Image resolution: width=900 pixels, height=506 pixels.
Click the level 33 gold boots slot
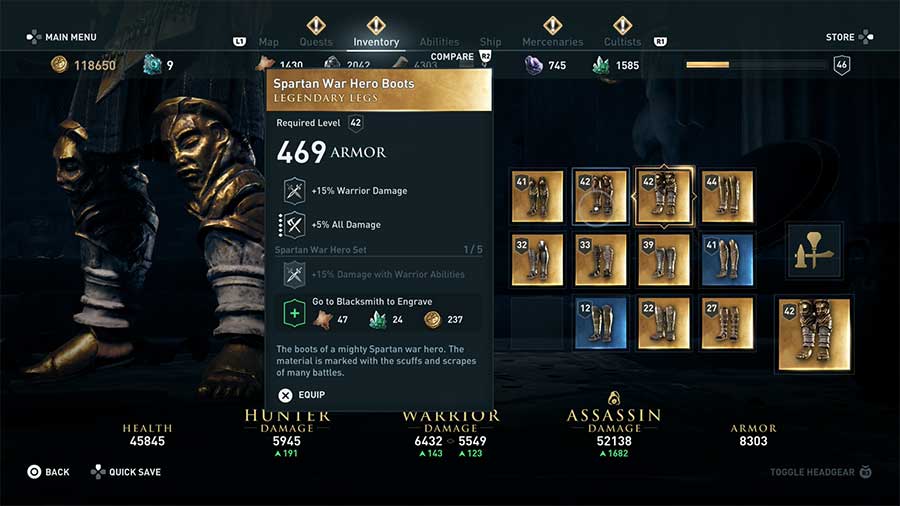pos(601,260)
